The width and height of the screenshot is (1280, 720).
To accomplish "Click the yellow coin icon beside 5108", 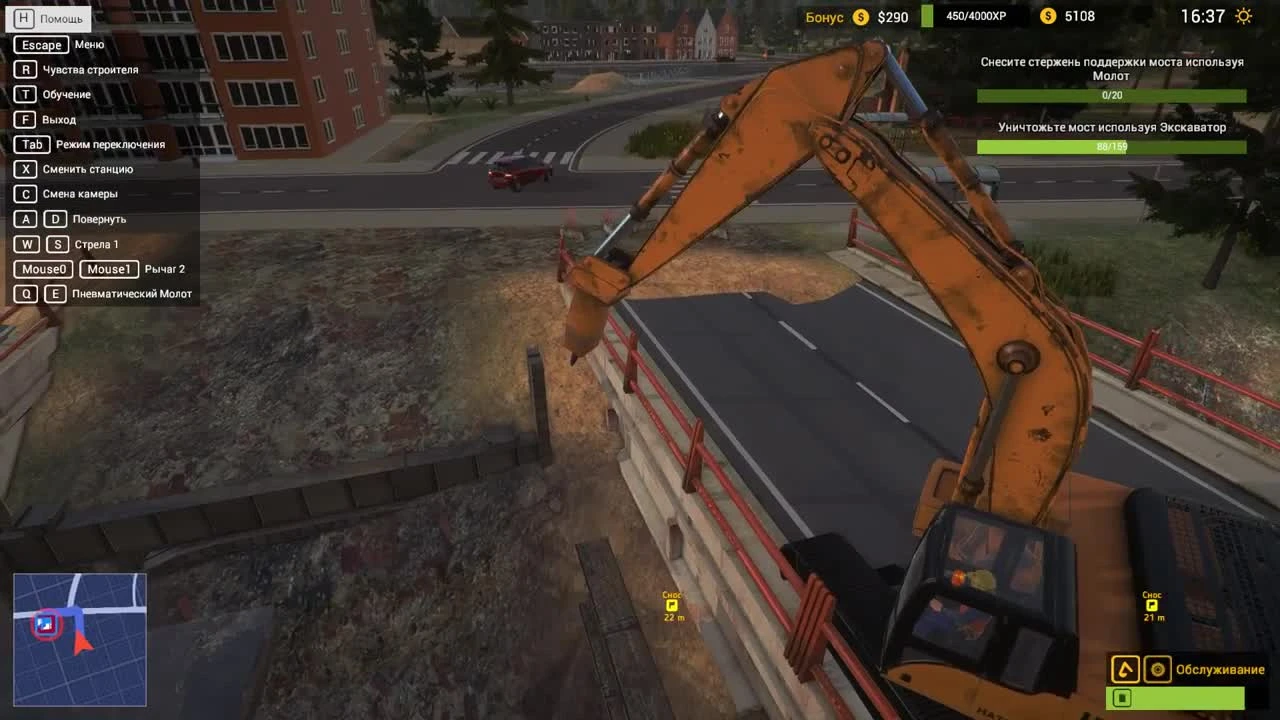I will click(x=1048, y=16).
